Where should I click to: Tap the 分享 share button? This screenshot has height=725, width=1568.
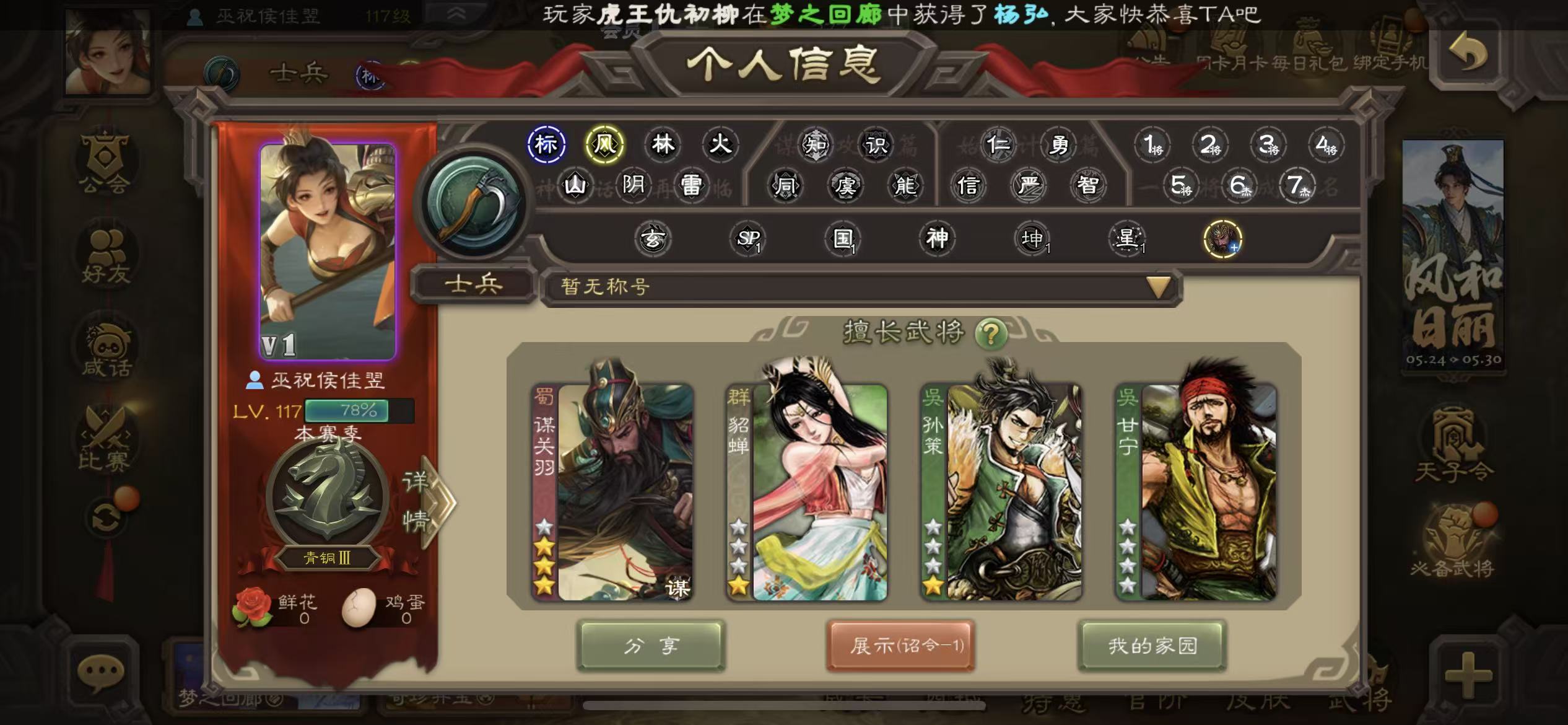(x=651, y=646)
